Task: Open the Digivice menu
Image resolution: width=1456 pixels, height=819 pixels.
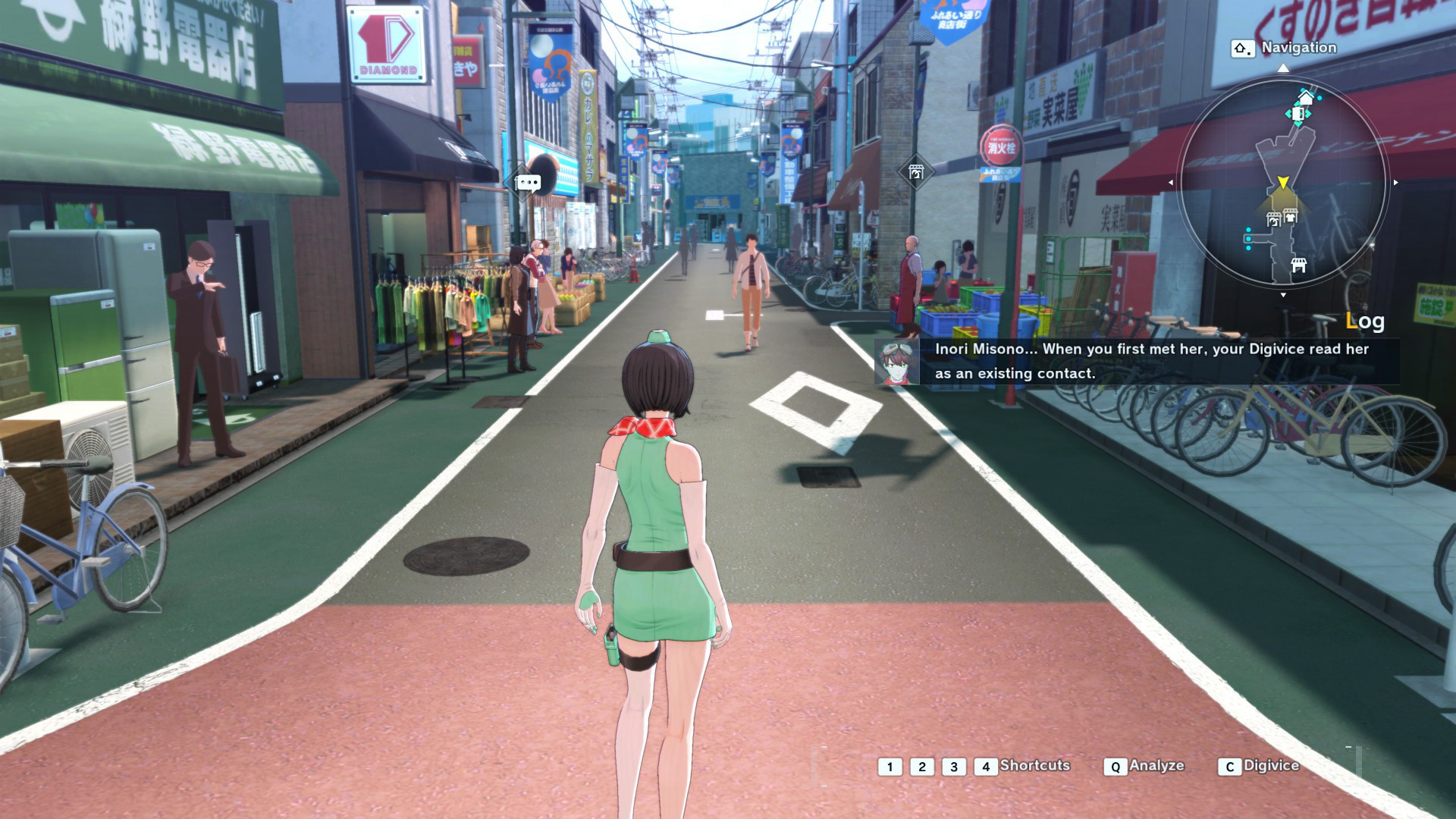Action: (1271, 766)
